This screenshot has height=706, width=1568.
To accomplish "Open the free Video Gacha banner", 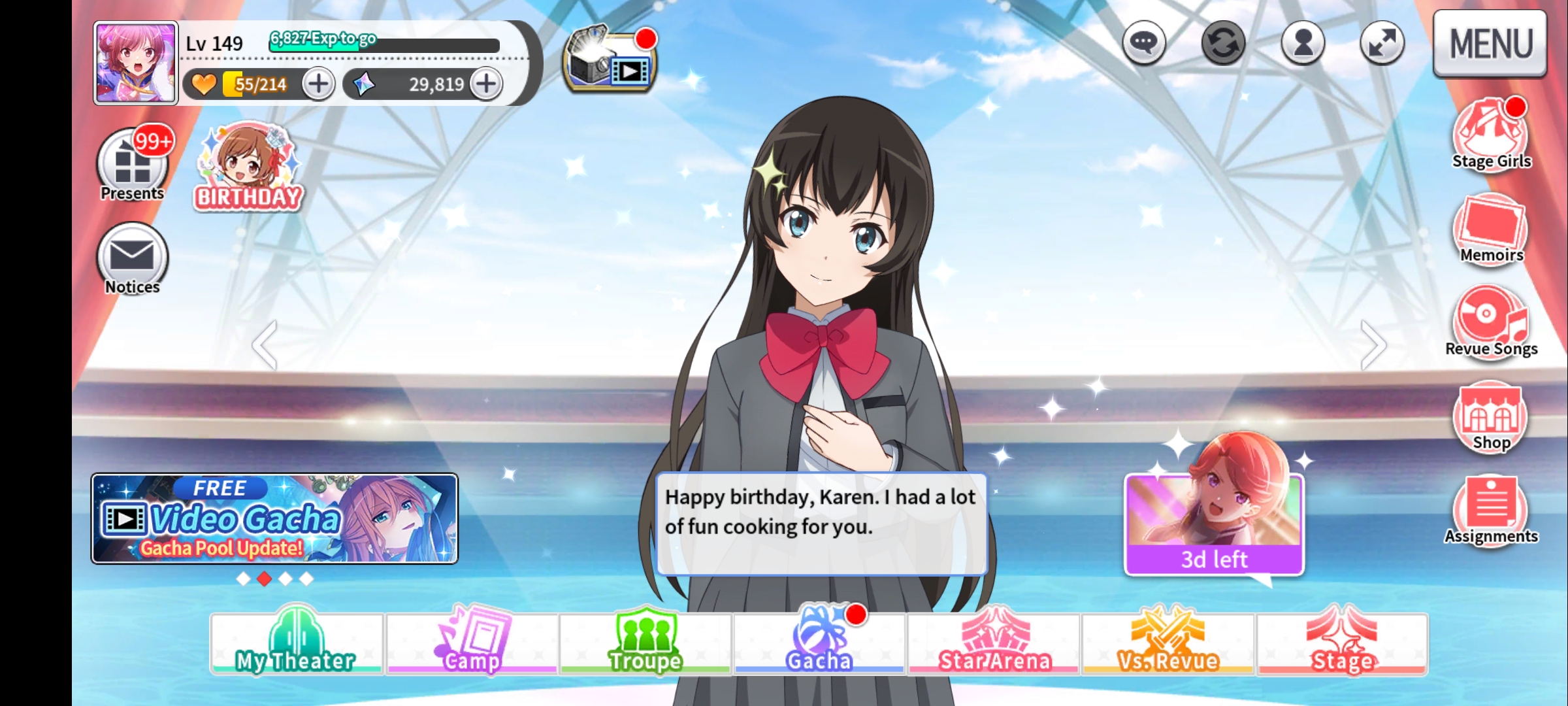I will coord(274,518).
